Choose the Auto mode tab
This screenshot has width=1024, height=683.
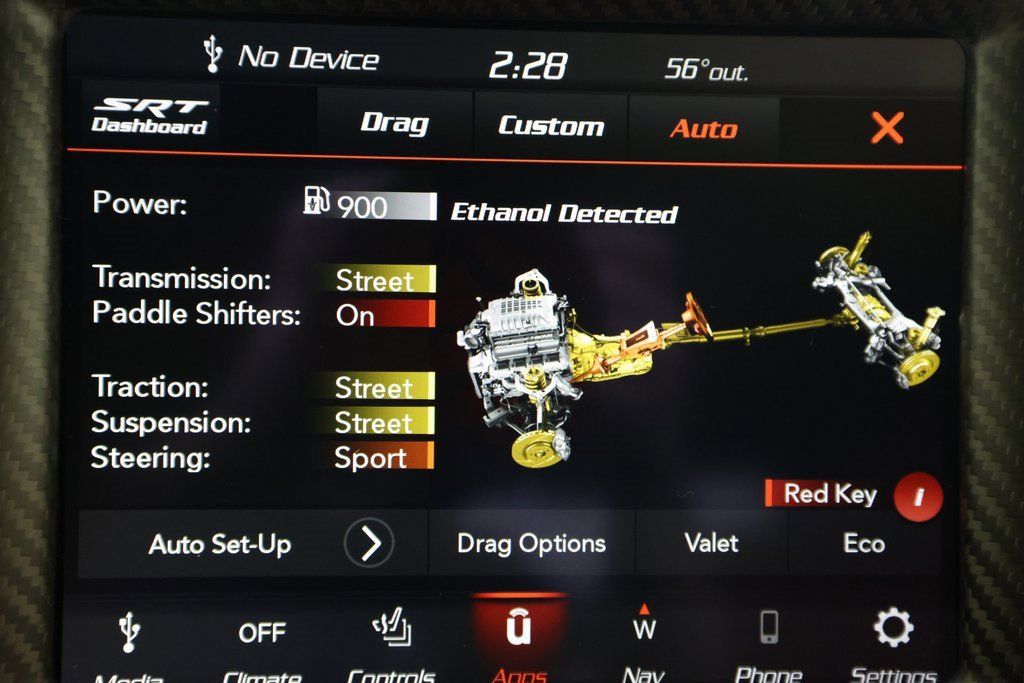(x=703, y=129)
